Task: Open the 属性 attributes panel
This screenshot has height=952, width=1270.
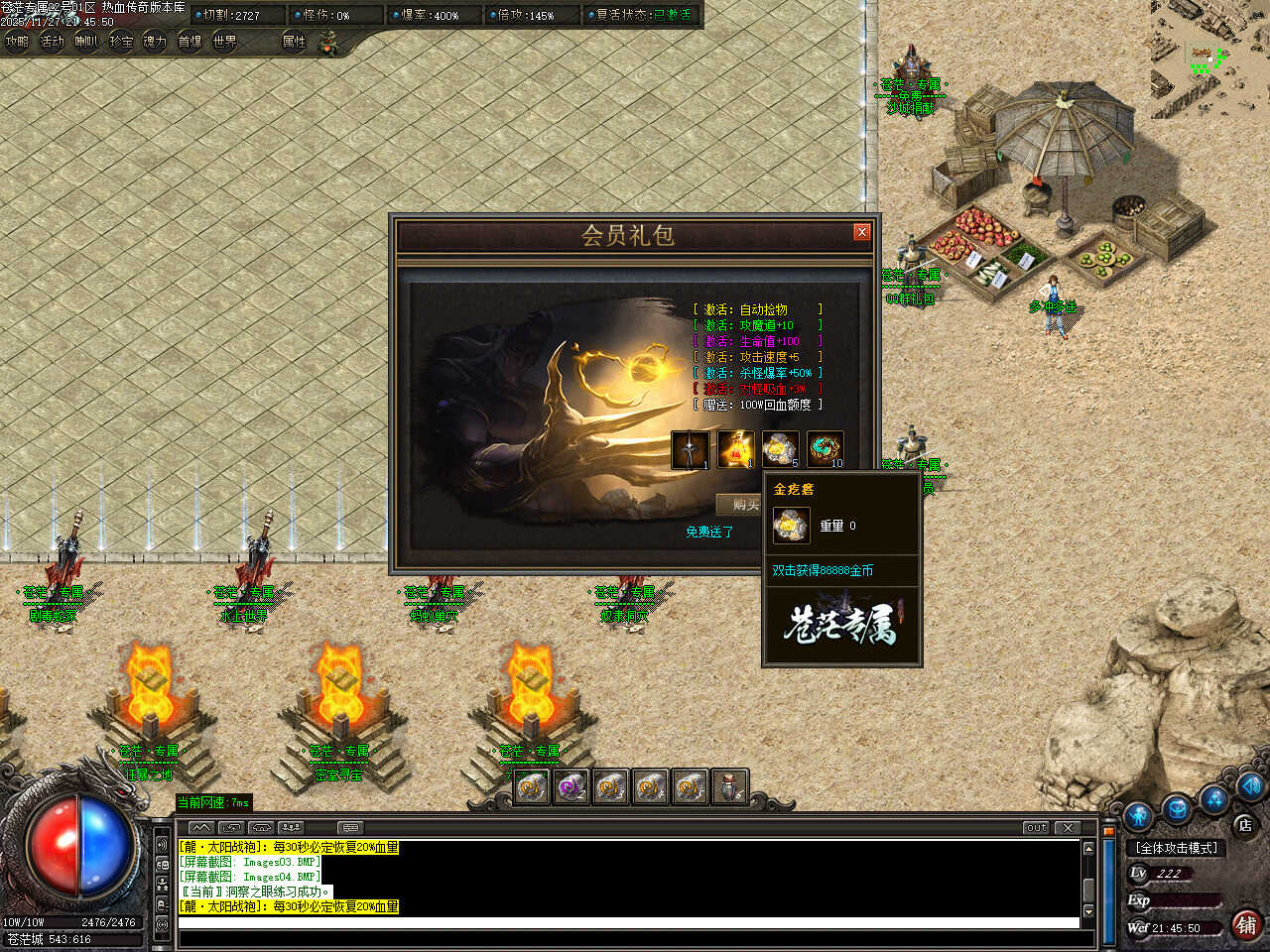Action: pyautogui.click(x=295, y=42)
